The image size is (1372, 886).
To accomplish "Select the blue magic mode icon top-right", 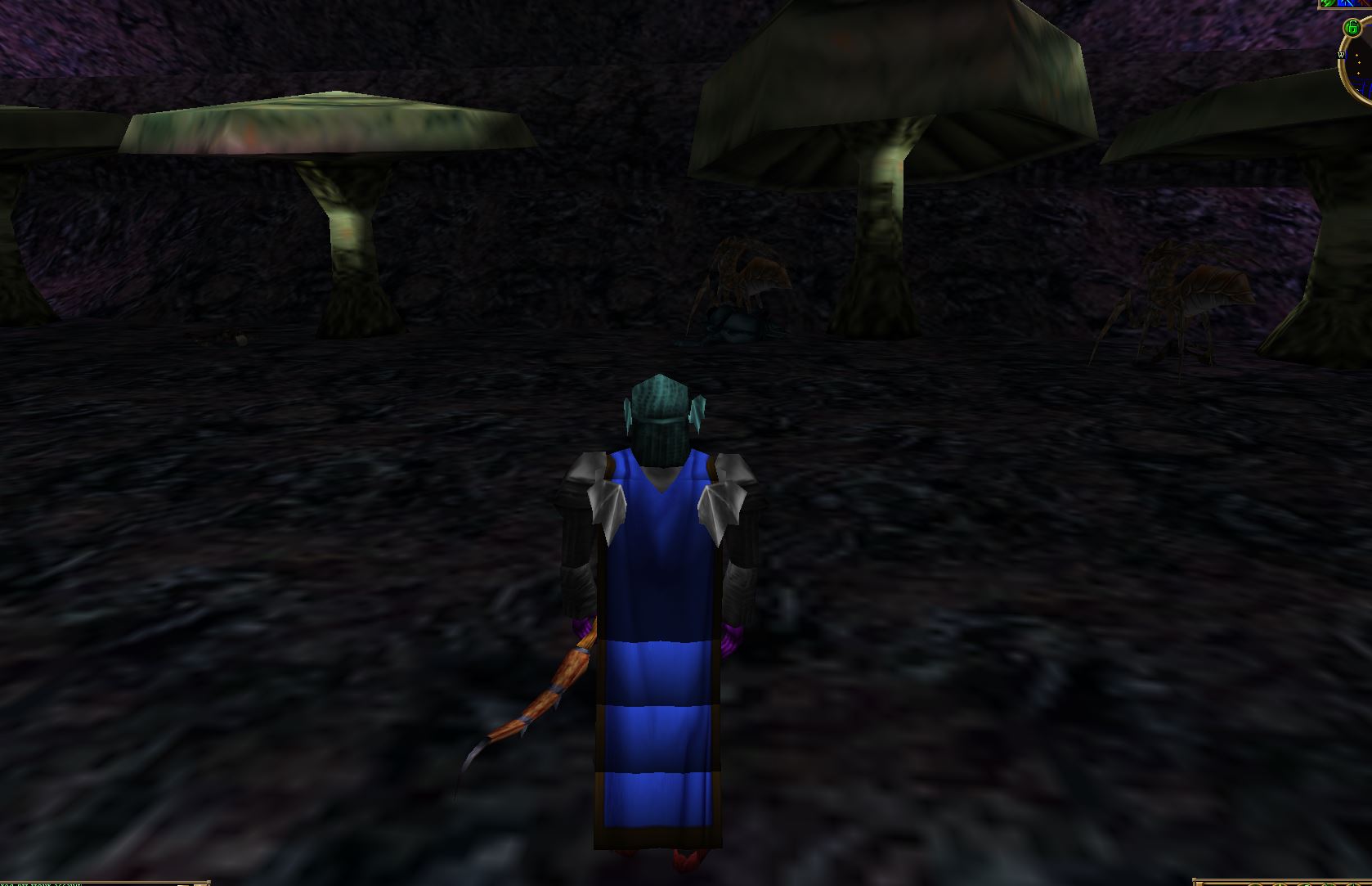I will click(1345, 5).
